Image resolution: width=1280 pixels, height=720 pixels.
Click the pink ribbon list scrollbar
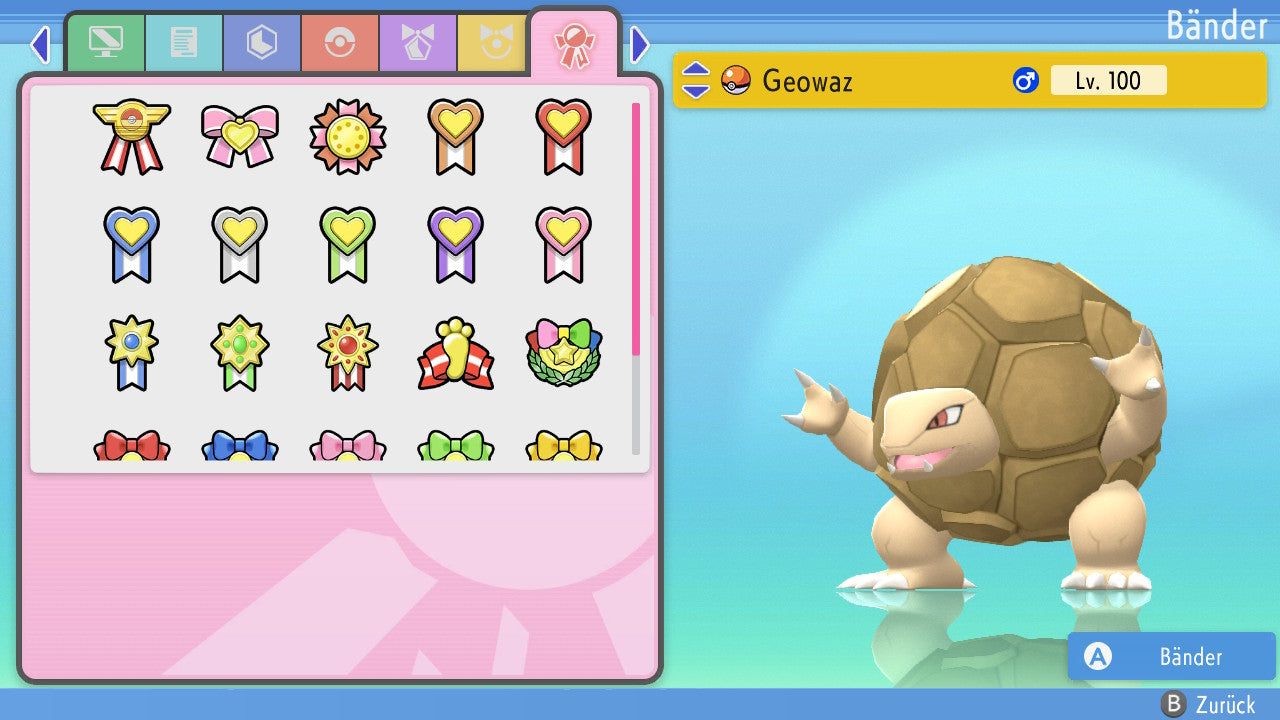pos(636,228)
